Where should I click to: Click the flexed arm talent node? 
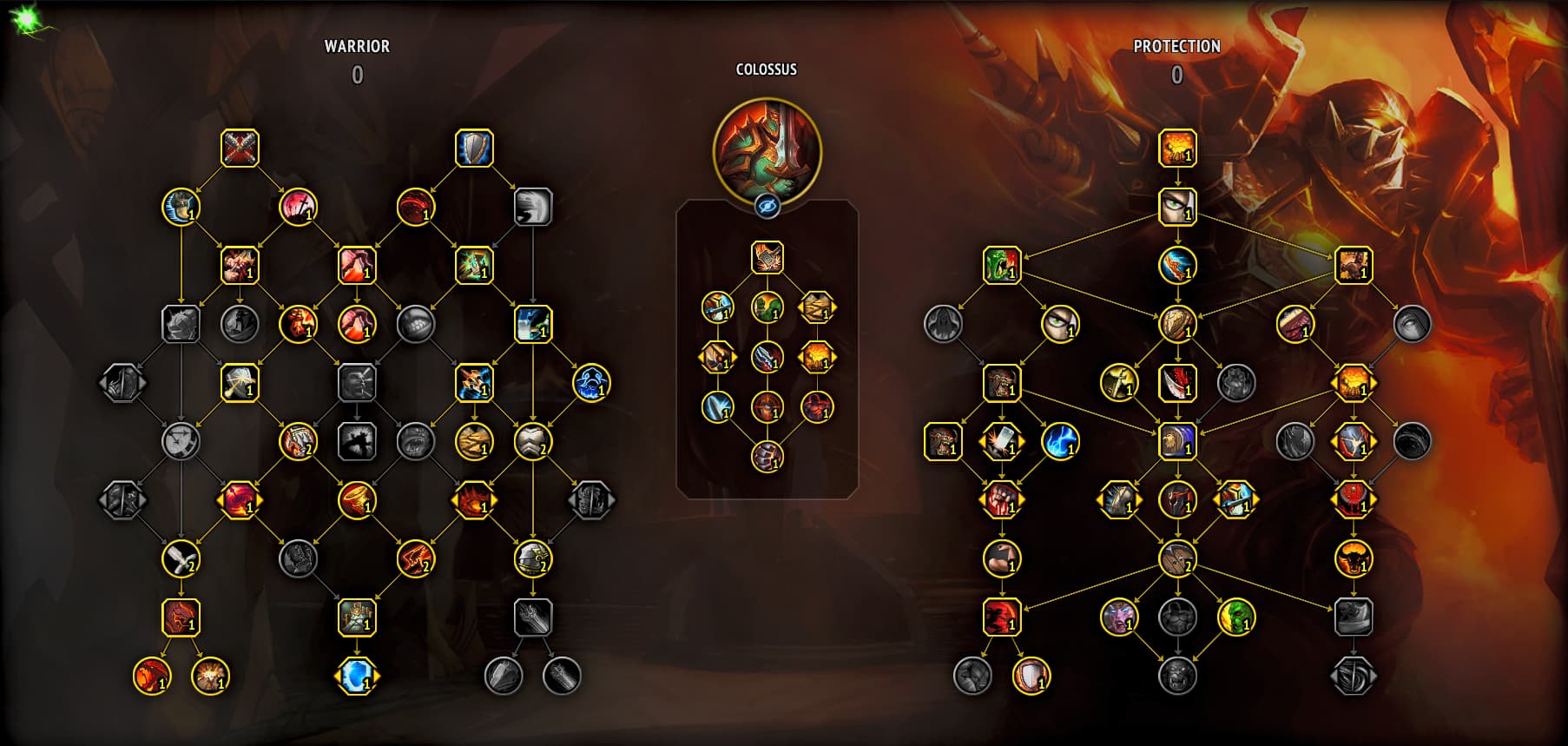point(1001,559)
